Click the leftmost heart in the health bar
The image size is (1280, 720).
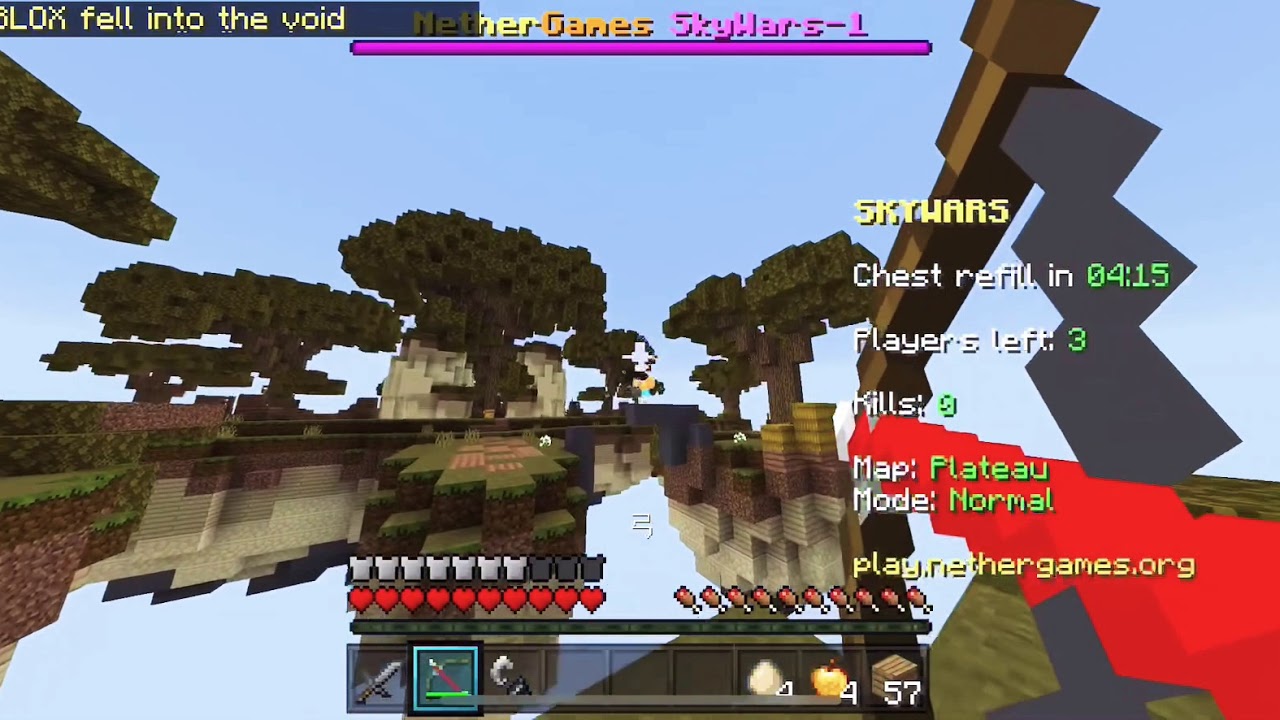pos(362,597)
